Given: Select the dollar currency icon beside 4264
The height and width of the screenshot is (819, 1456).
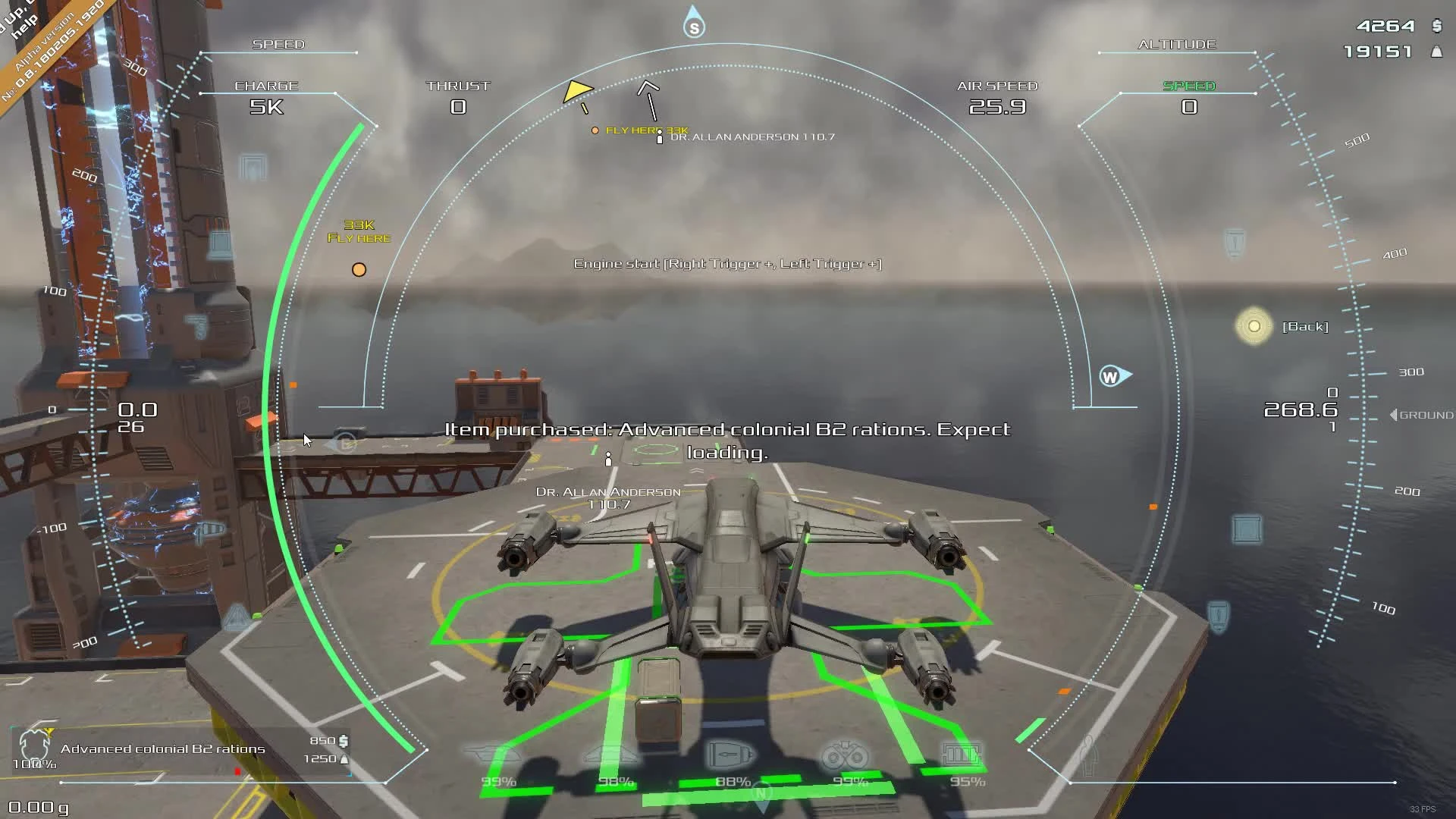Looking at the screenshot, I should pyautogui.click(x=1436, y=26).
